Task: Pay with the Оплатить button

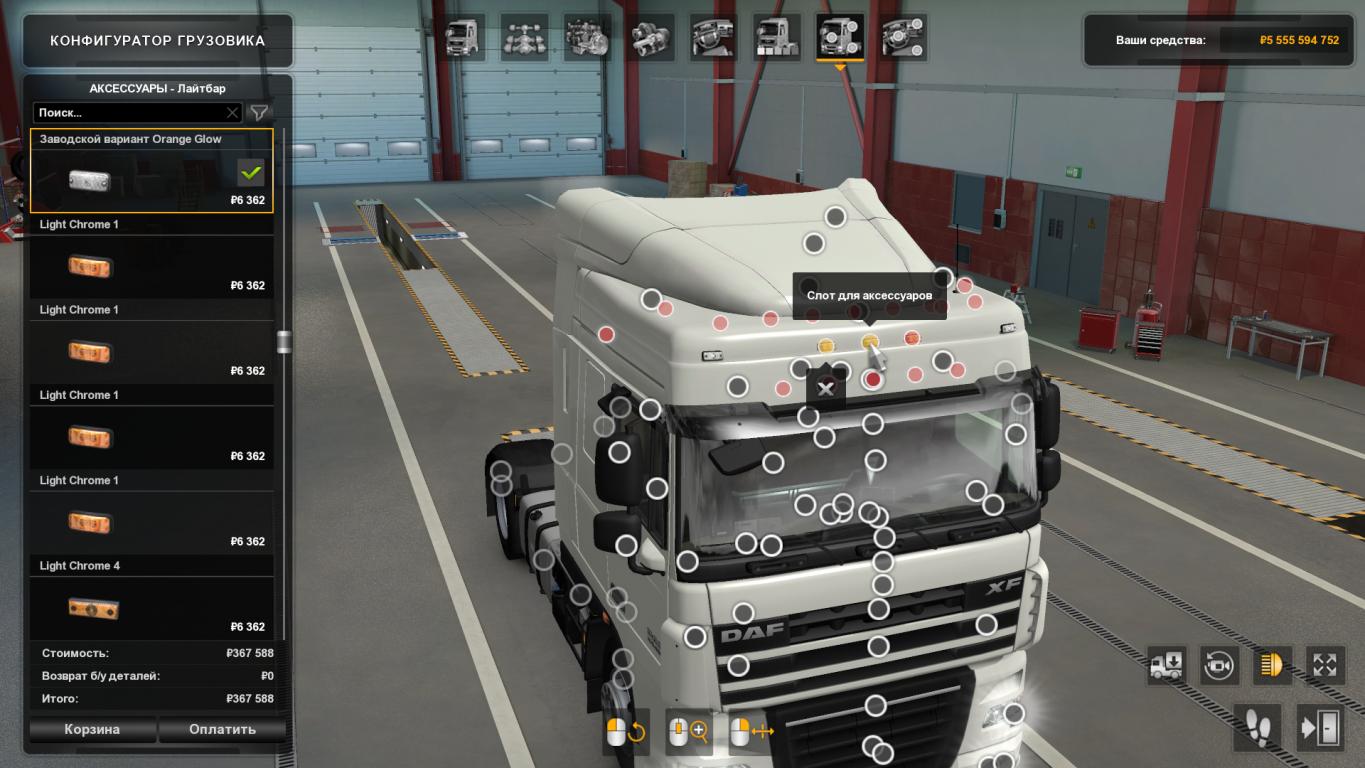Action: pos(222,729)
